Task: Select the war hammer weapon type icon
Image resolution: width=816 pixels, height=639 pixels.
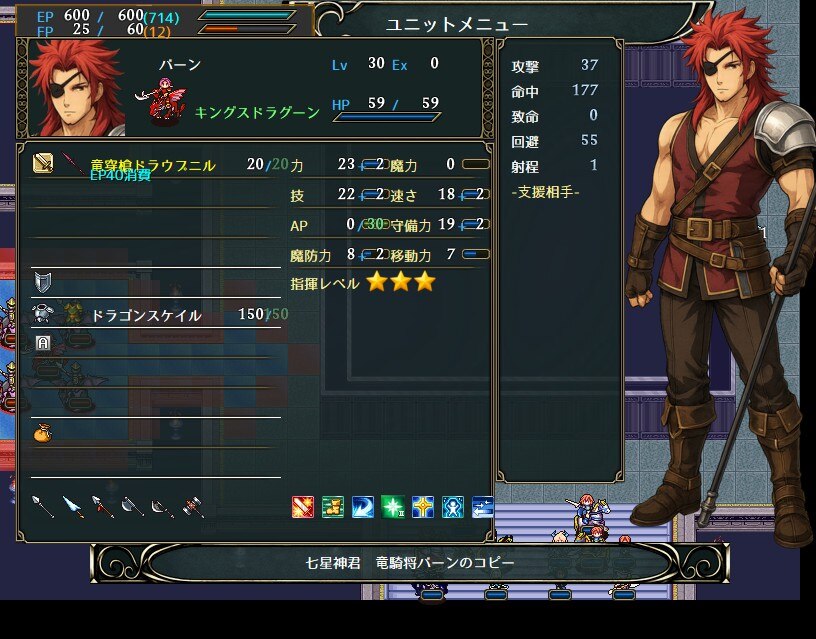Action: pyautogui.click(x=194, y=507)
